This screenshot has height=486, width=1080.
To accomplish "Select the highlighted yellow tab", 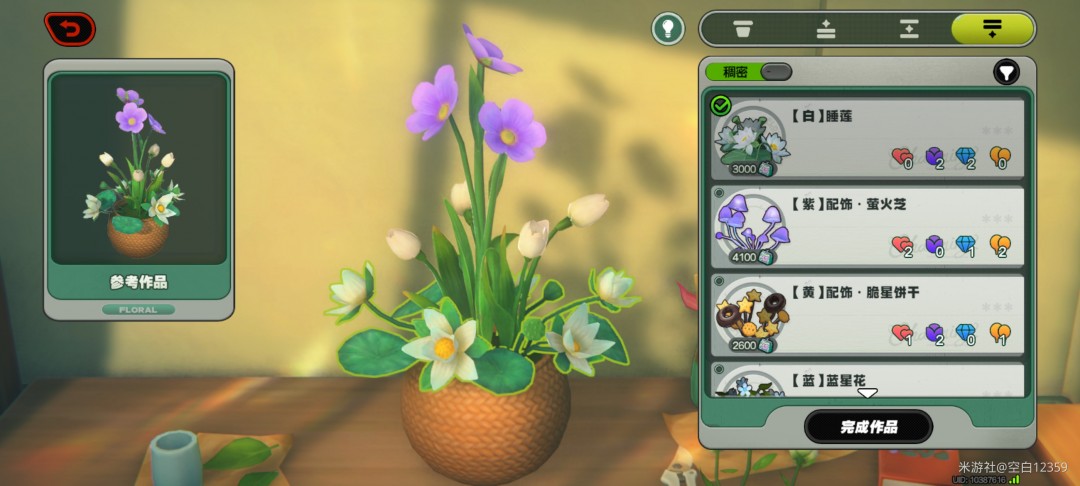I will click(991, 28).
